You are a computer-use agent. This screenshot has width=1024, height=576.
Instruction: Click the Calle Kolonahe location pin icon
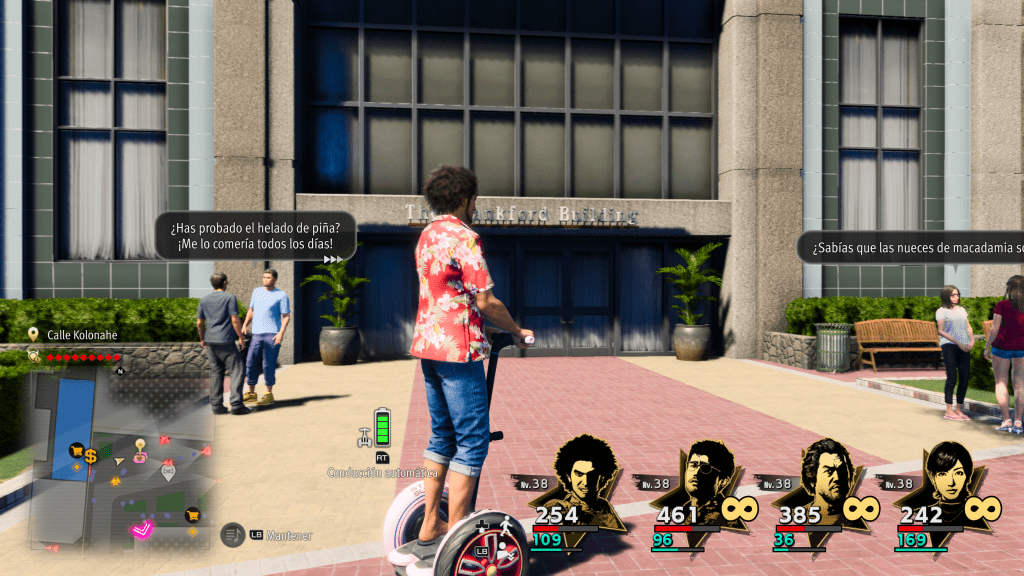[x=34, y=334]
